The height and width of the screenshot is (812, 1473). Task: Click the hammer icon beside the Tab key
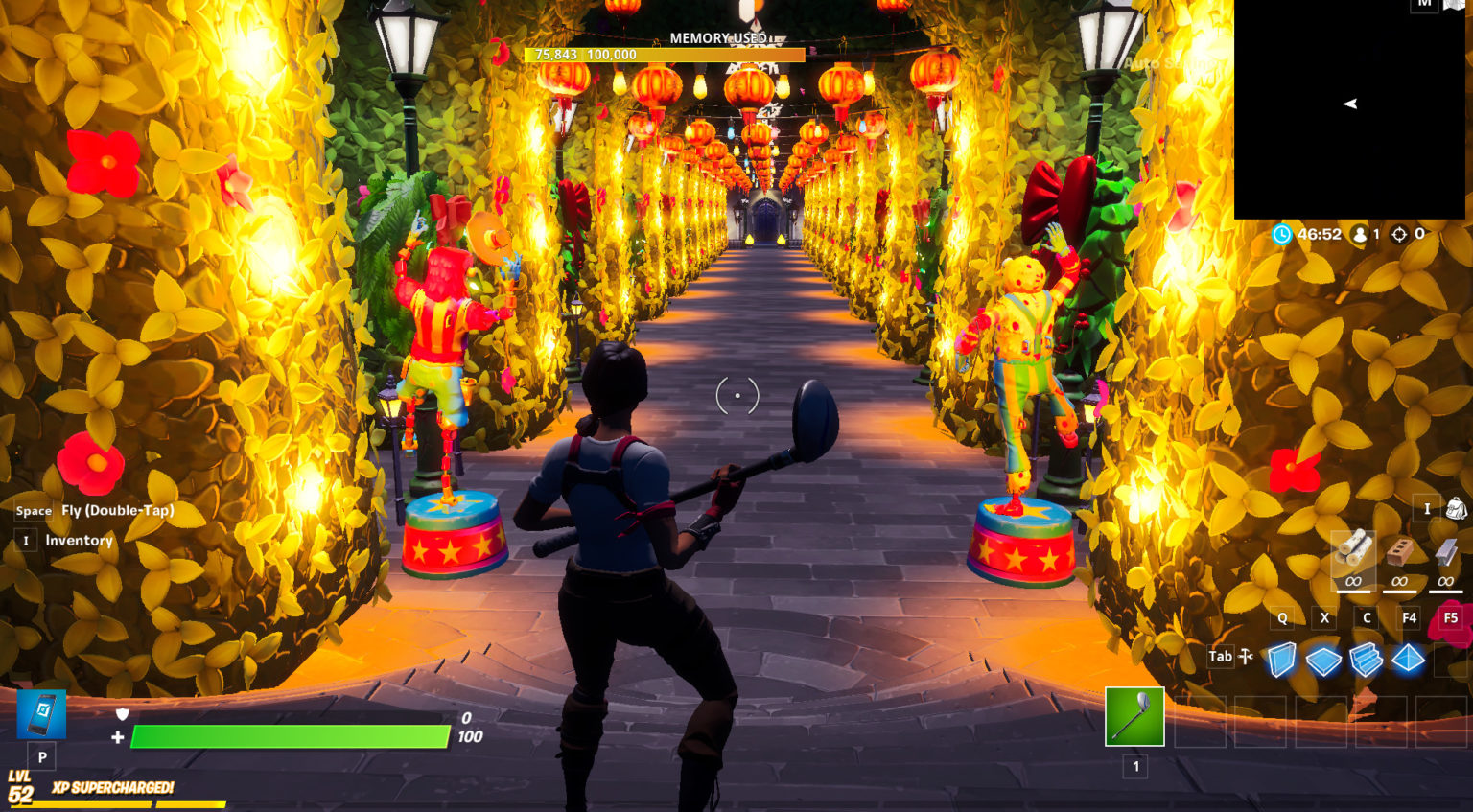pos(1243,655)
